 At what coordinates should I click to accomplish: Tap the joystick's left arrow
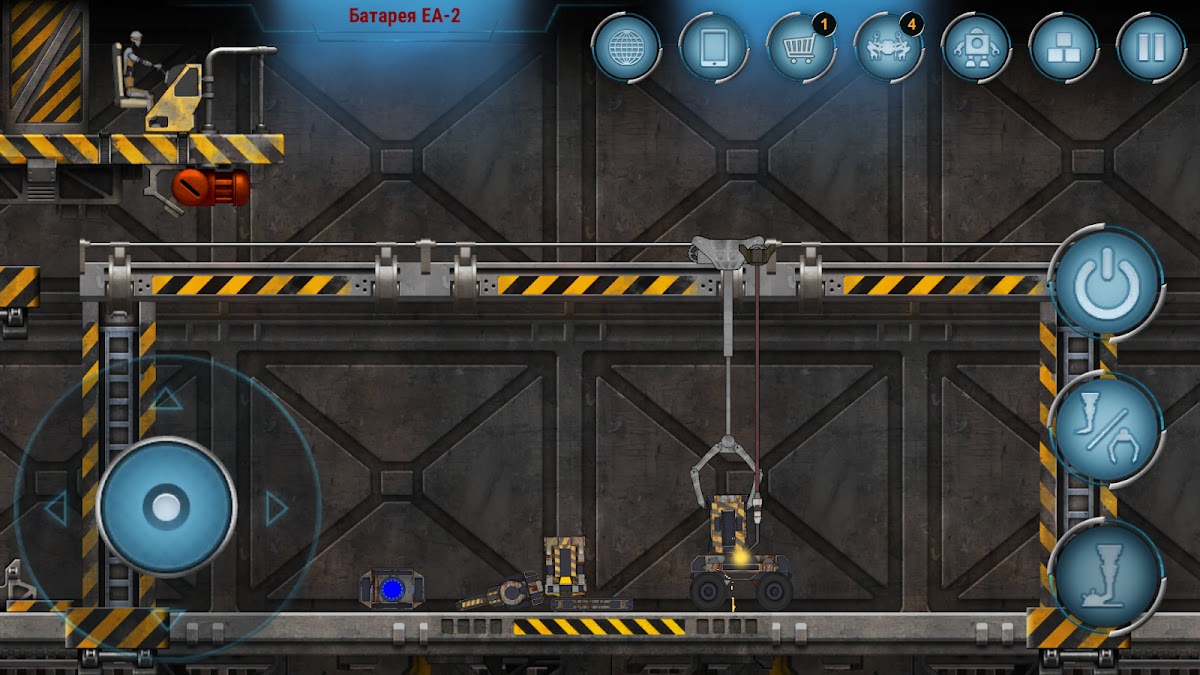tap(55, 509)
